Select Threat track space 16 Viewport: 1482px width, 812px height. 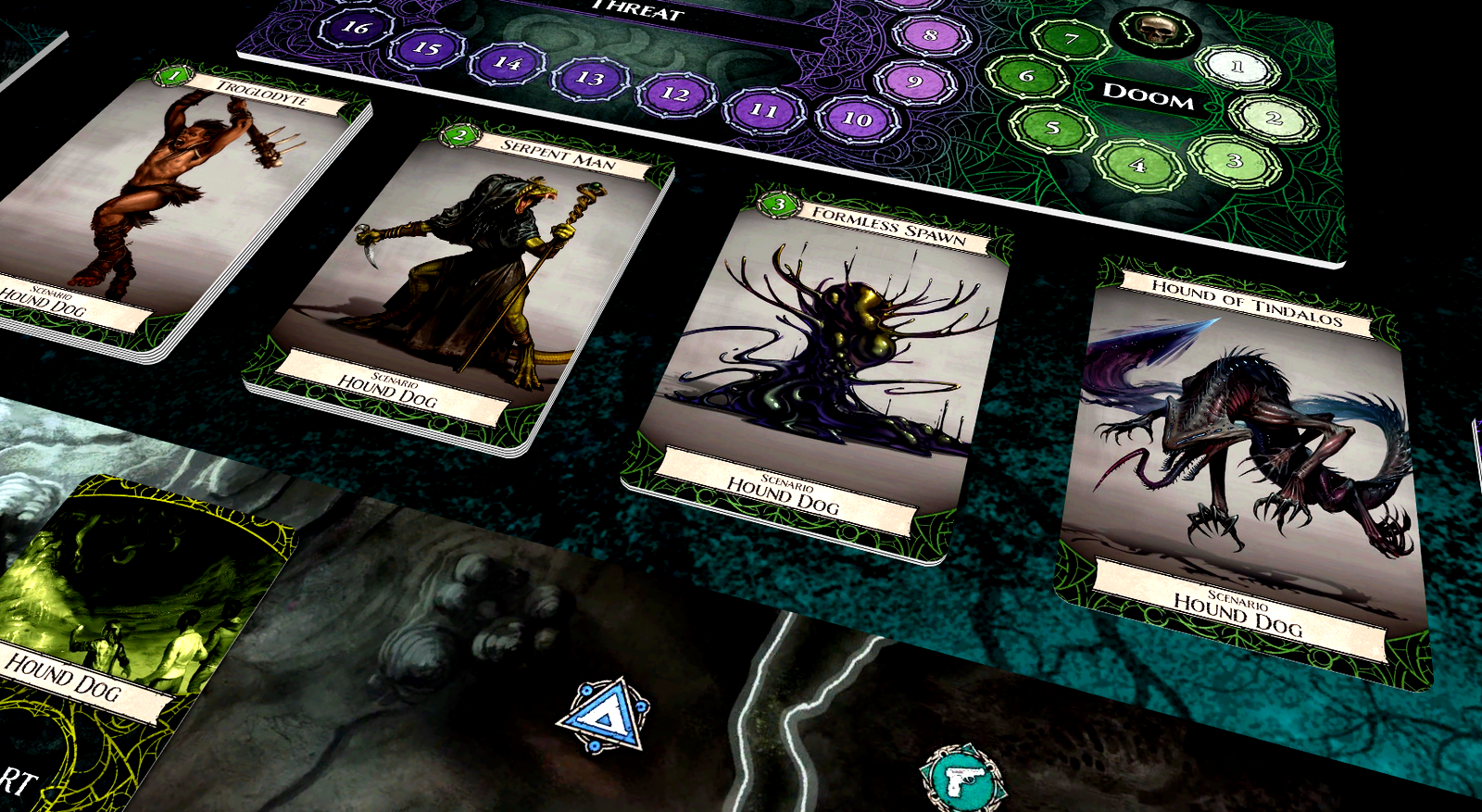click(x=356, y=28)
